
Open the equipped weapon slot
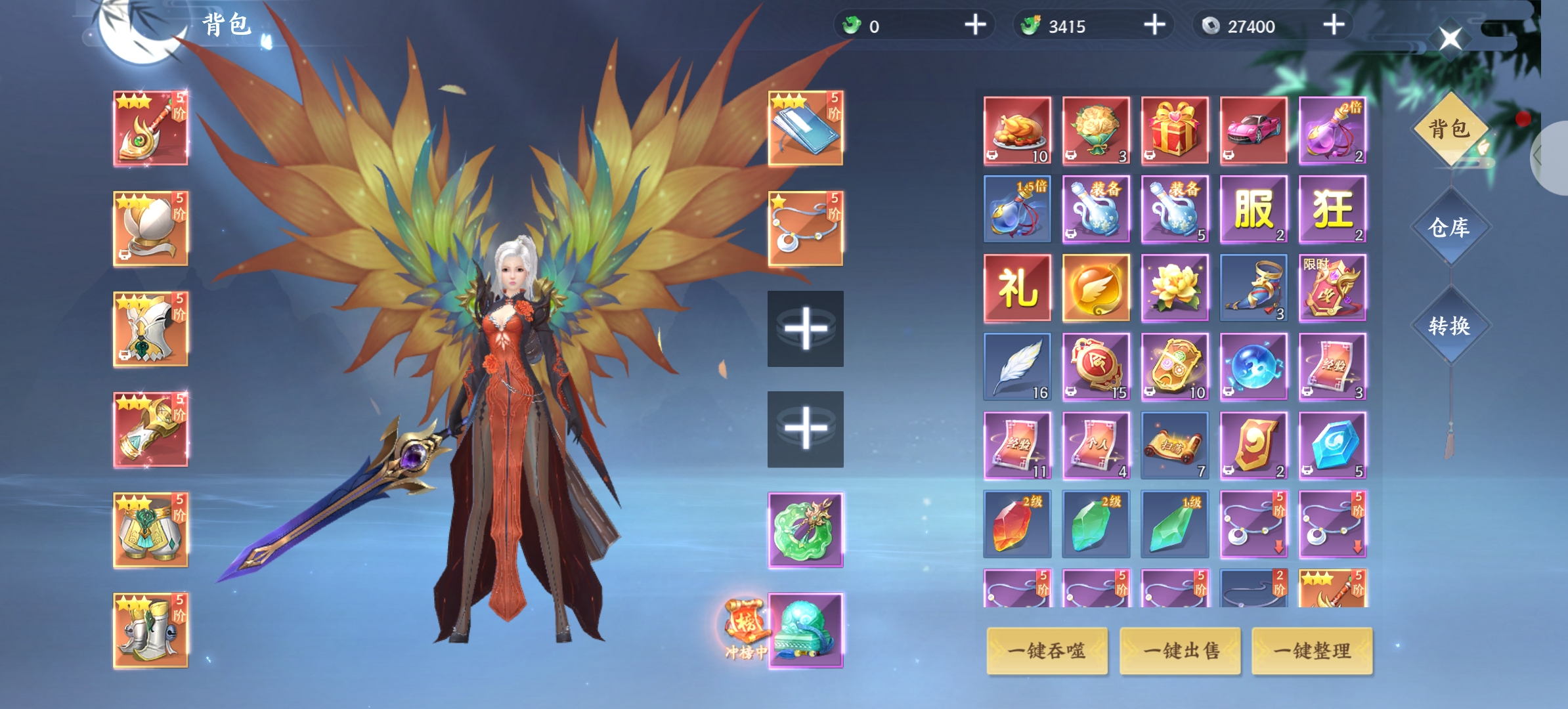click(150, 128)
